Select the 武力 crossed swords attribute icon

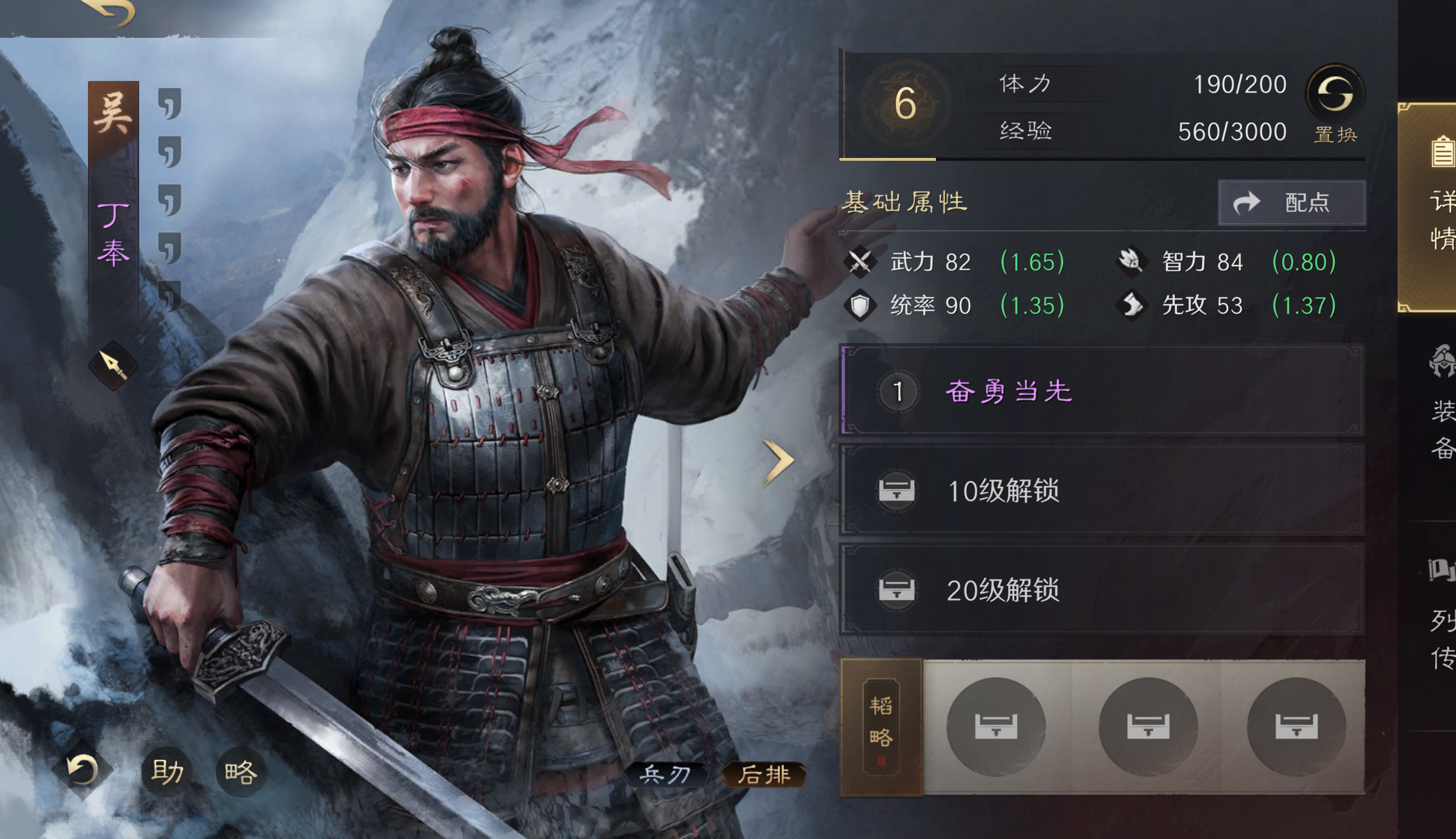tap(860, 262)
